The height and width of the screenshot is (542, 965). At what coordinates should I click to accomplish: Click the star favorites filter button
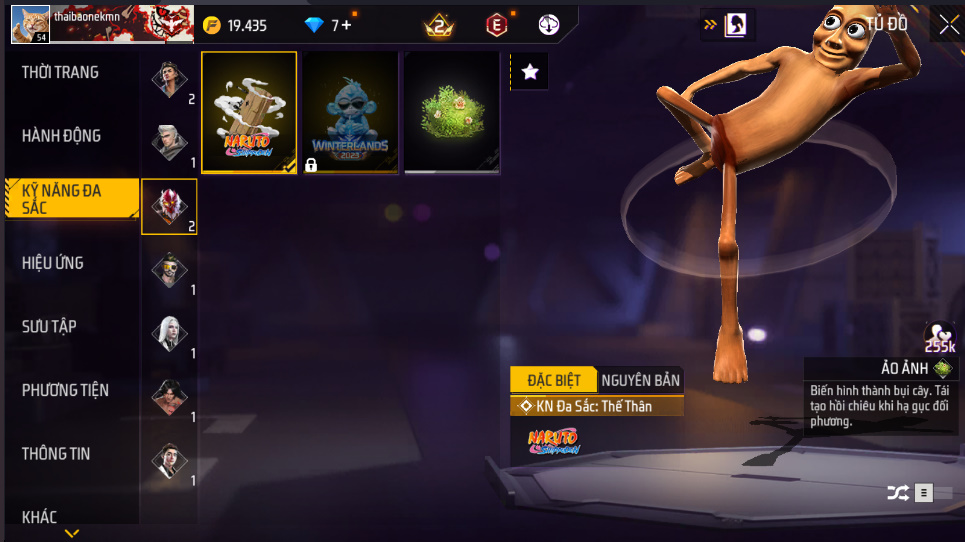click(530, 71)
